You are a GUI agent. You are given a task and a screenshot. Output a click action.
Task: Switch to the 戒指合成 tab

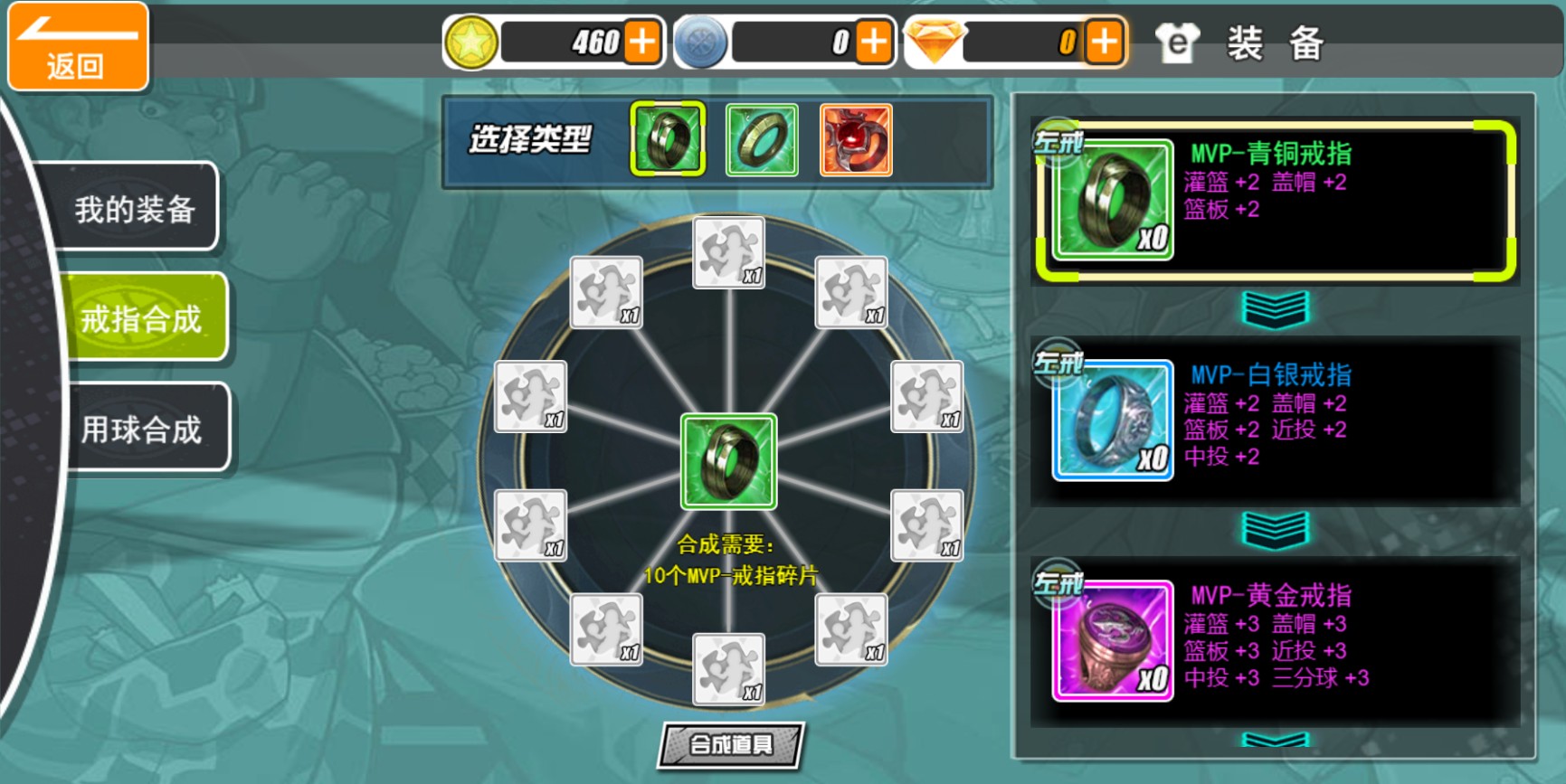click(x=141, y=318)
